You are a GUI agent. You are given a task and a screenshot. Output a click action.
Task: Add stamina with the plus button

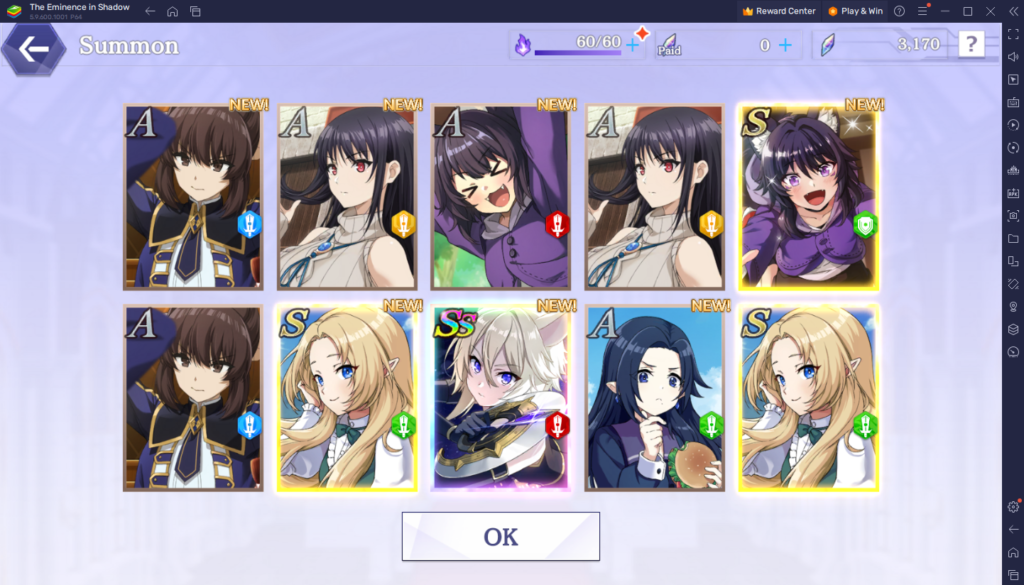coord(632,44)
